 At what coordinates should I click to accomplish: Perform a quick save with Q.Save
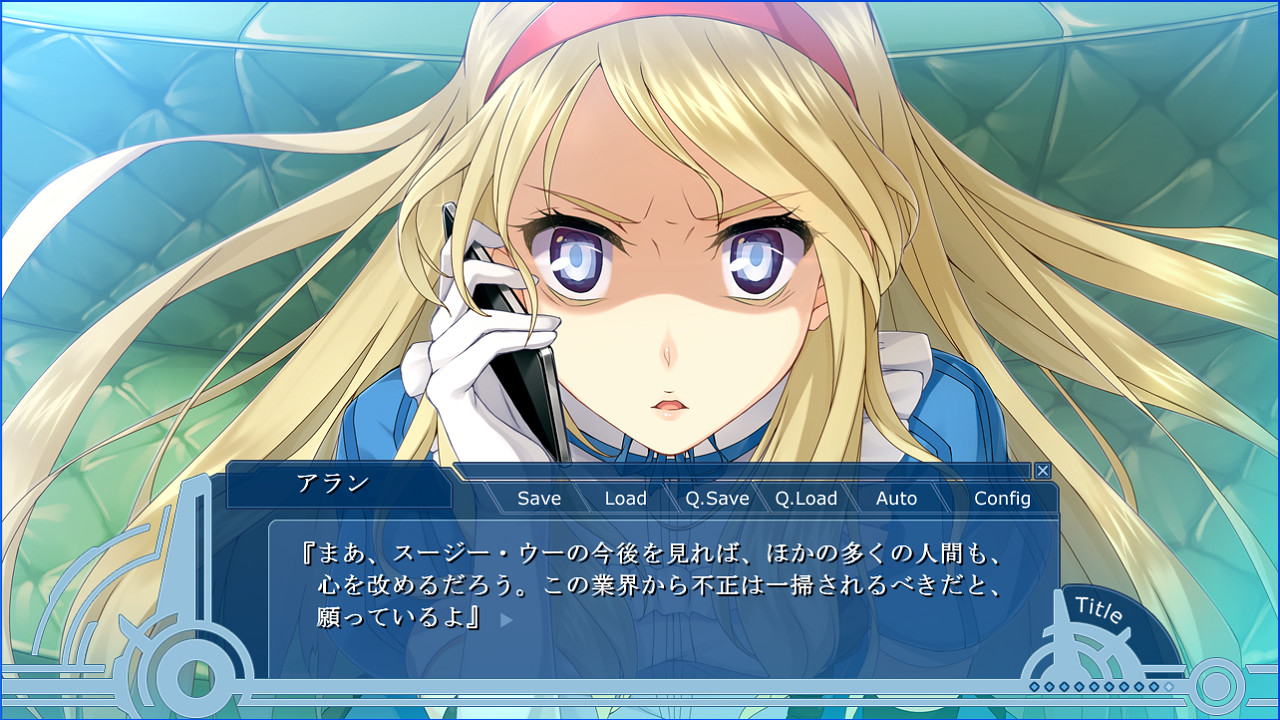717,498
